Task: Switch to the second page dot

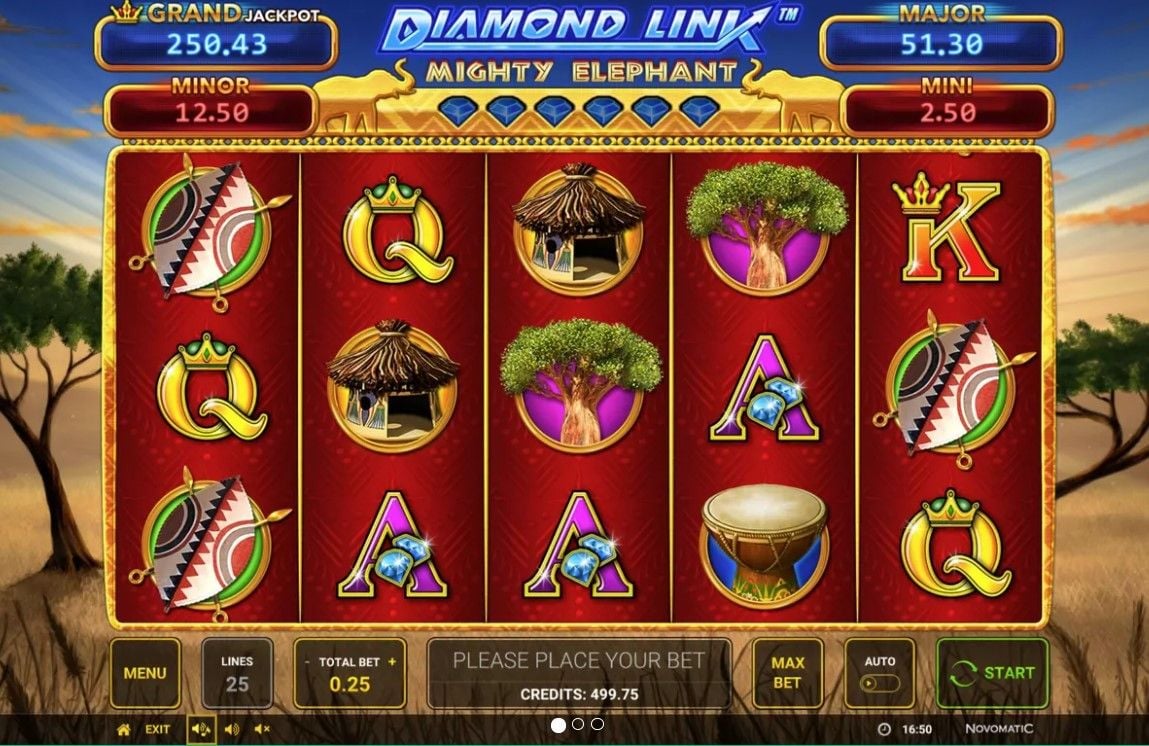Action: (578, 725)
